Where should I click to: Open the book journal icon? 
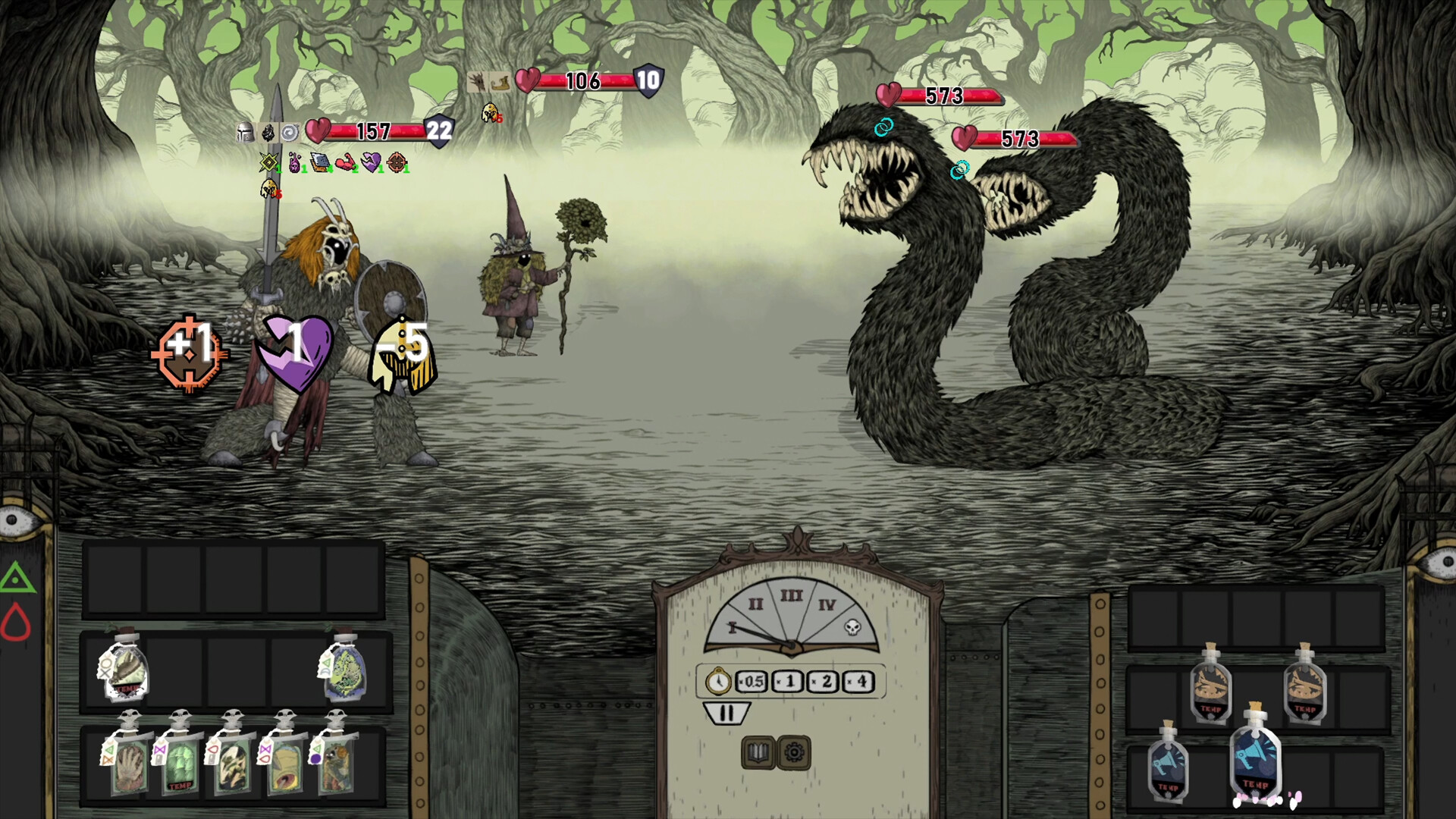click(x=758, y=752)
